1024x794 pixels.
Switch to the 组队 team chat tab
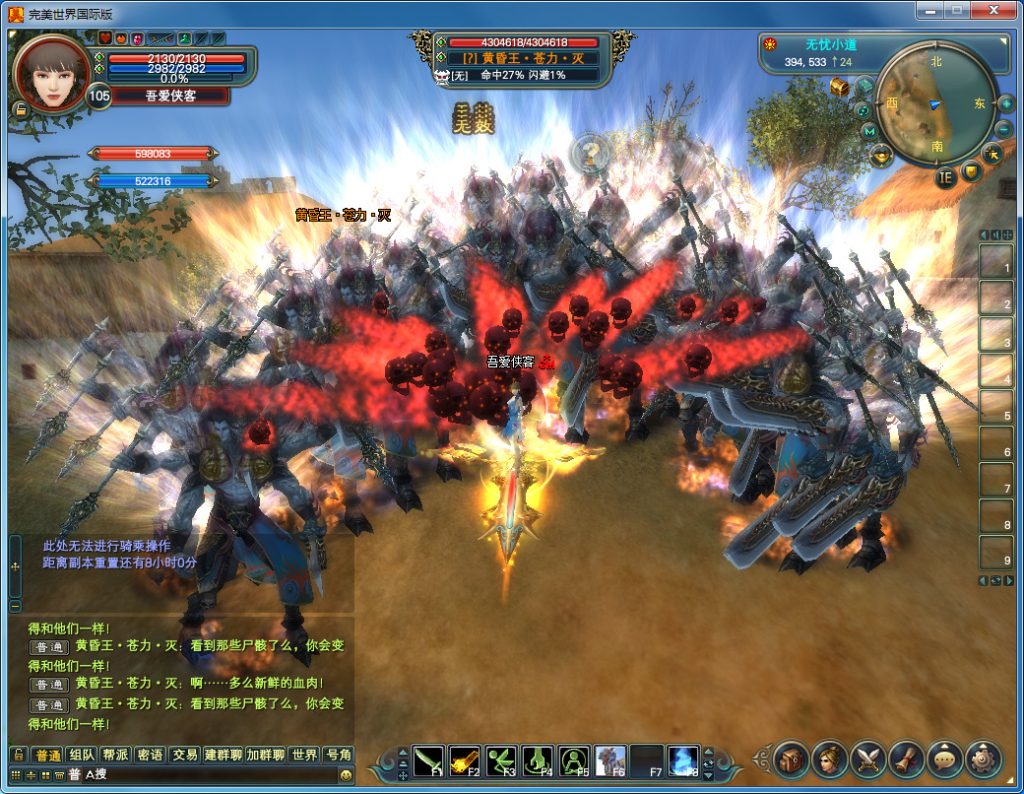click(x=82, y=755)
